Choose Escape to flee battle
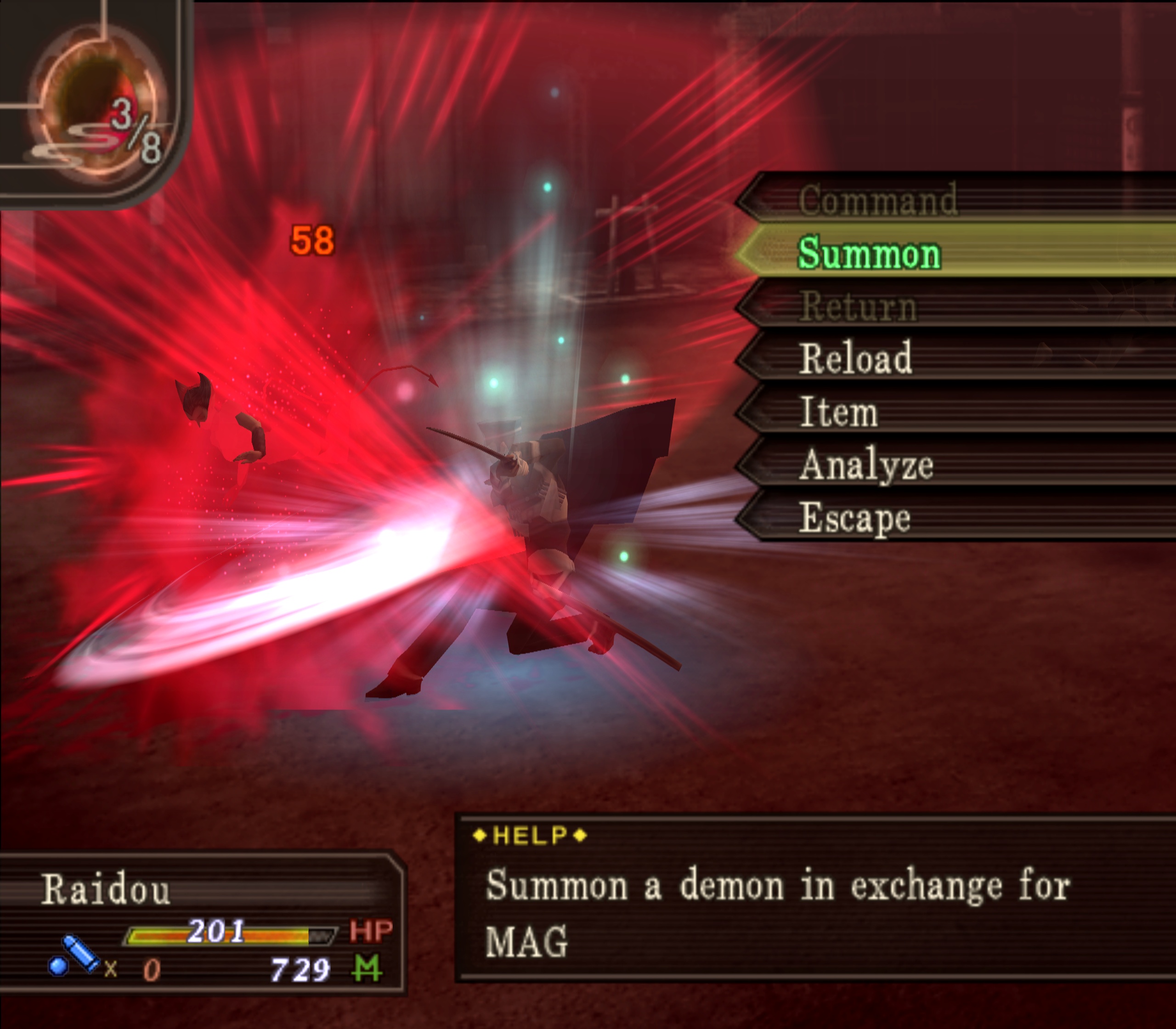Viewport: 1176px width, 1029px height. [855, 518]
